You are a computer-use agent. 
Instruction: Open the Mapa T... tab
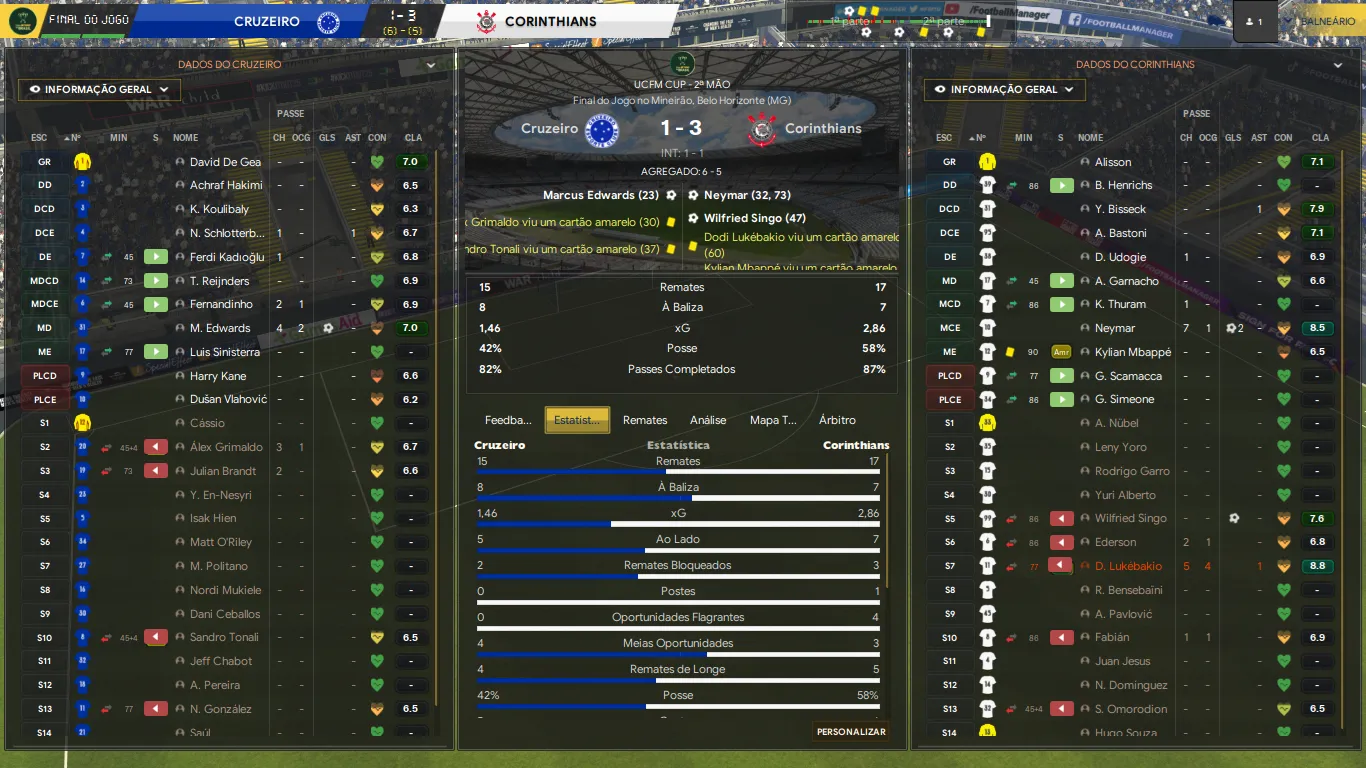pos(773,420)
